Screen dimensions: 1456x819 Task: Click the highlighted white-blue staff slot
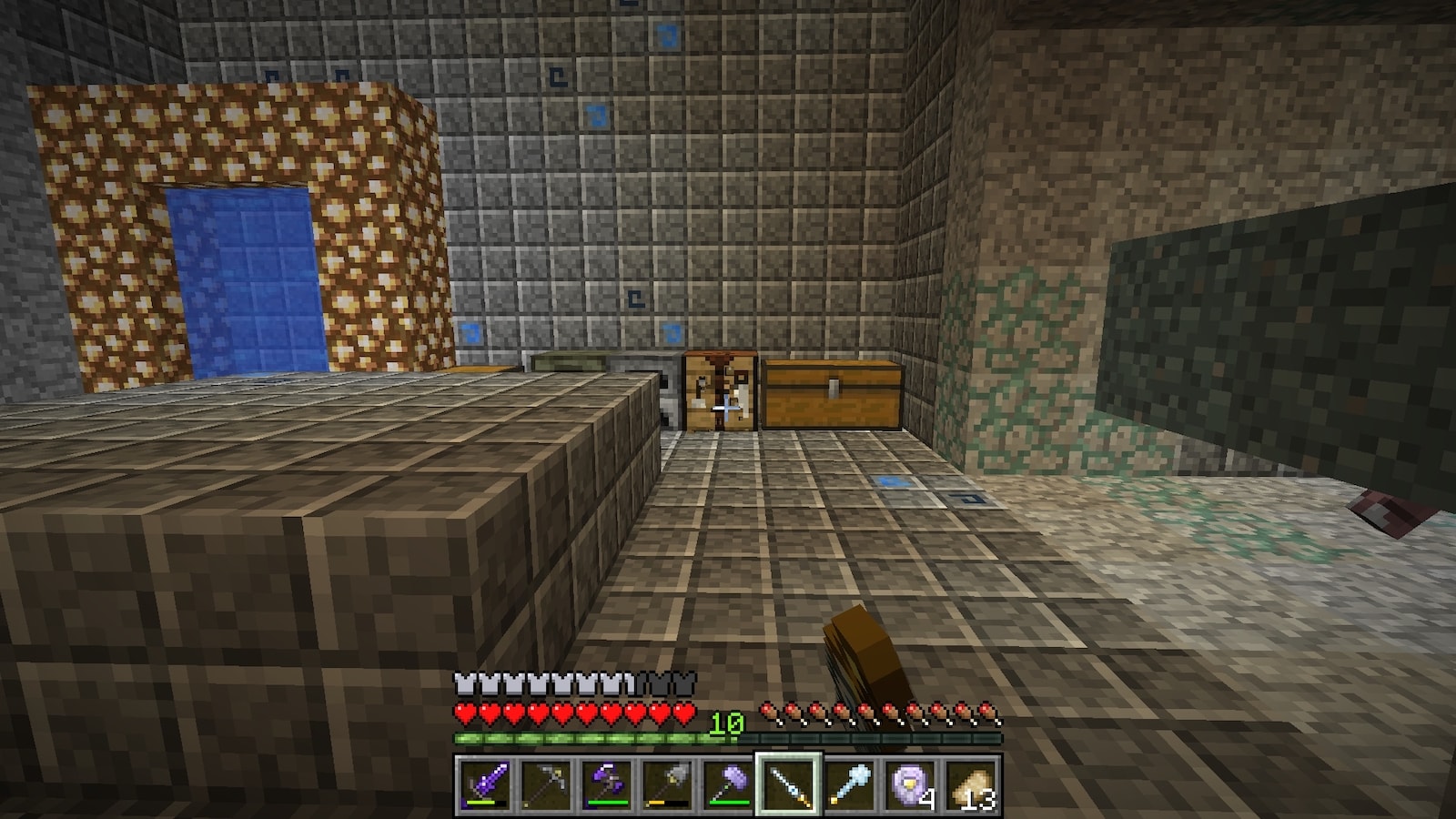click(788, 784)
